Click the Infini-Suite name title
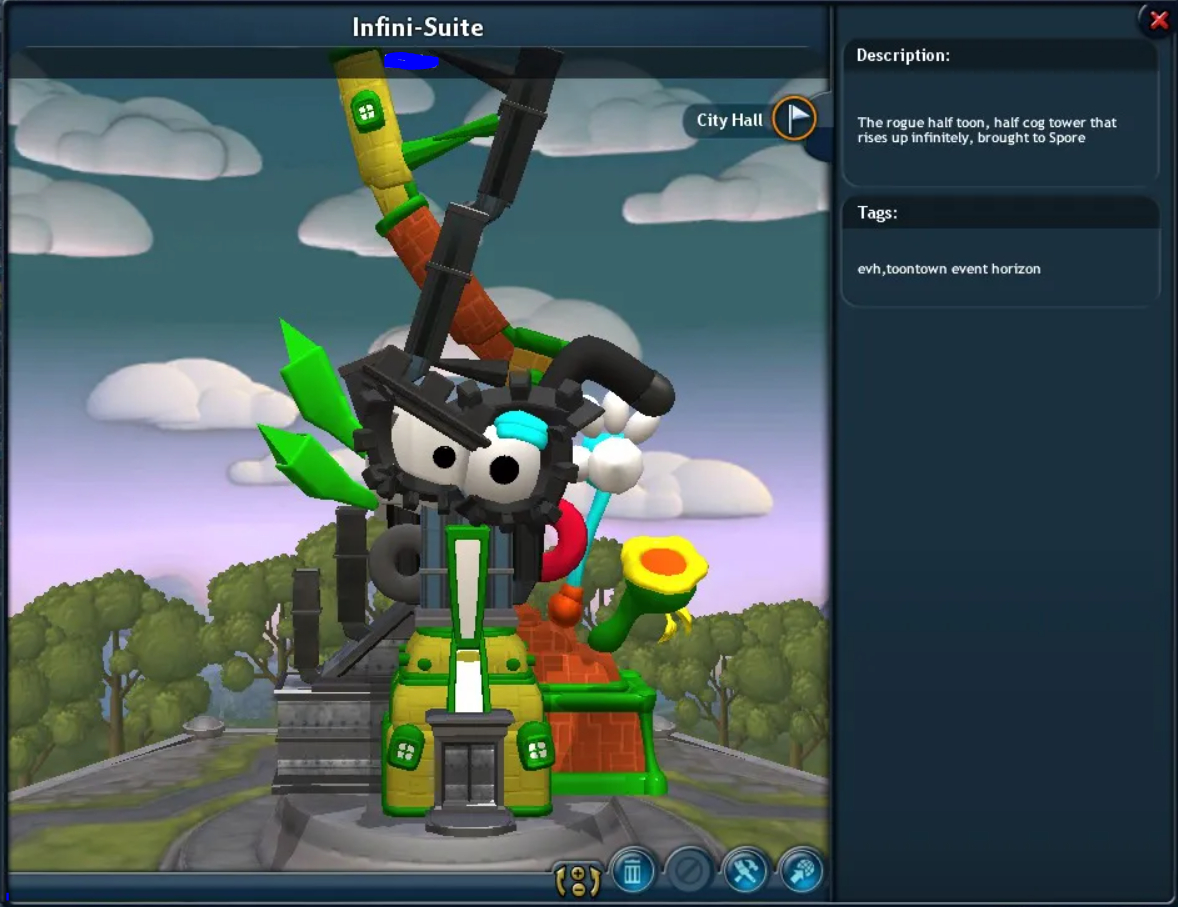1178x907 pixels. coord(418,27)
